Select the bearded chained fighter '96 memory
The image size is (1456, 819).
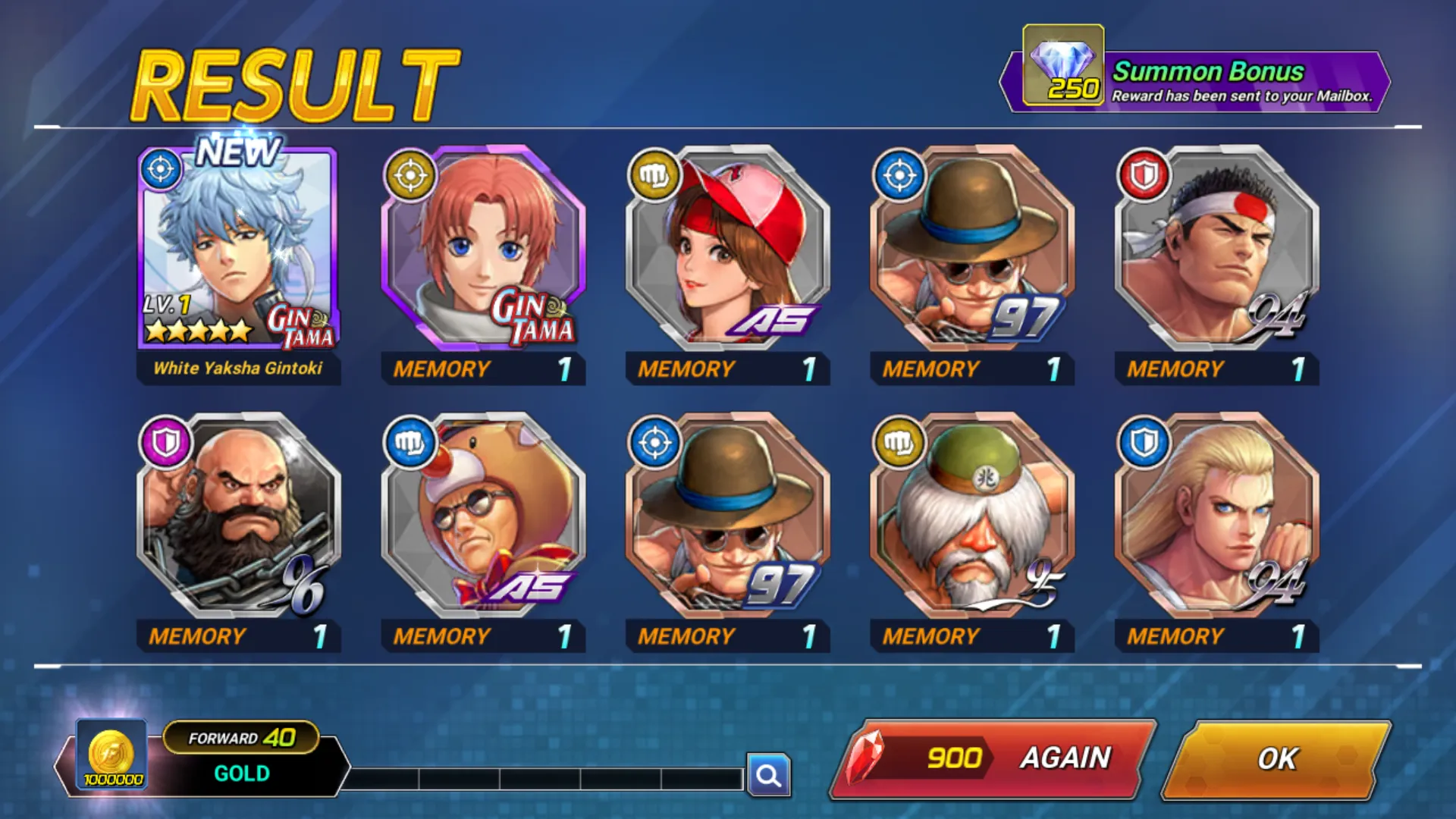[238, 517]
